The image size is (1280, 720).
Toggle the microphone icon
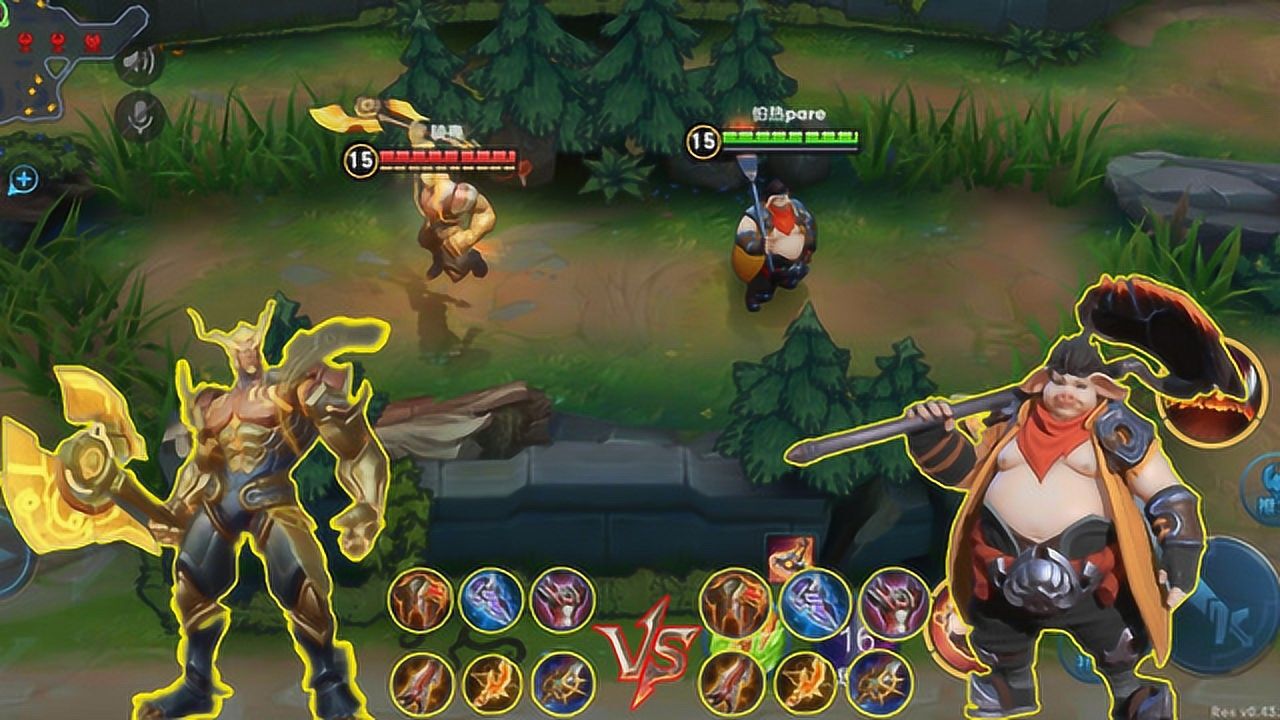(x=139, y=117)
